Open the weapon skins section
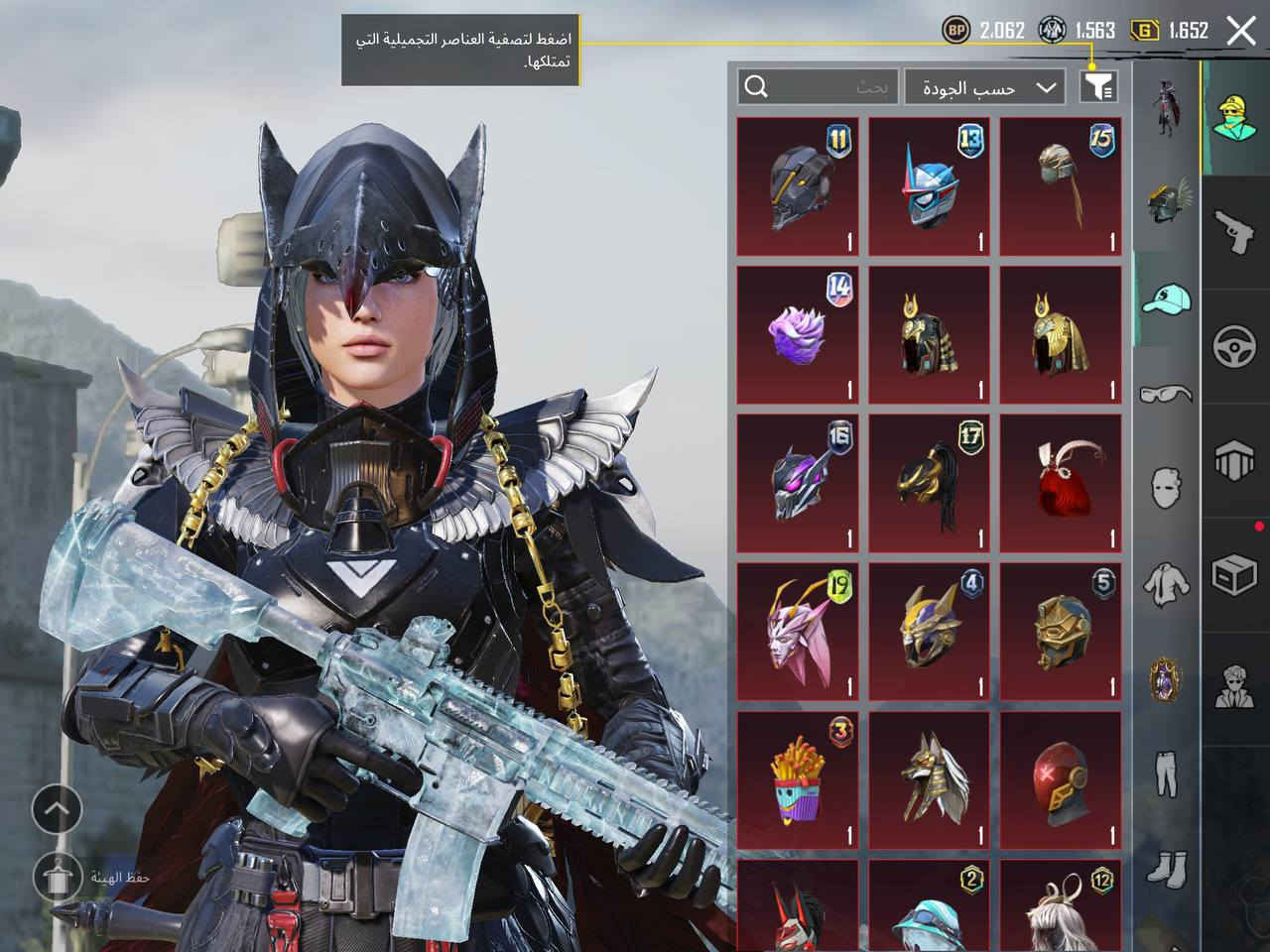This screenshot has height=952, width=1270. tap(1236, 232)
